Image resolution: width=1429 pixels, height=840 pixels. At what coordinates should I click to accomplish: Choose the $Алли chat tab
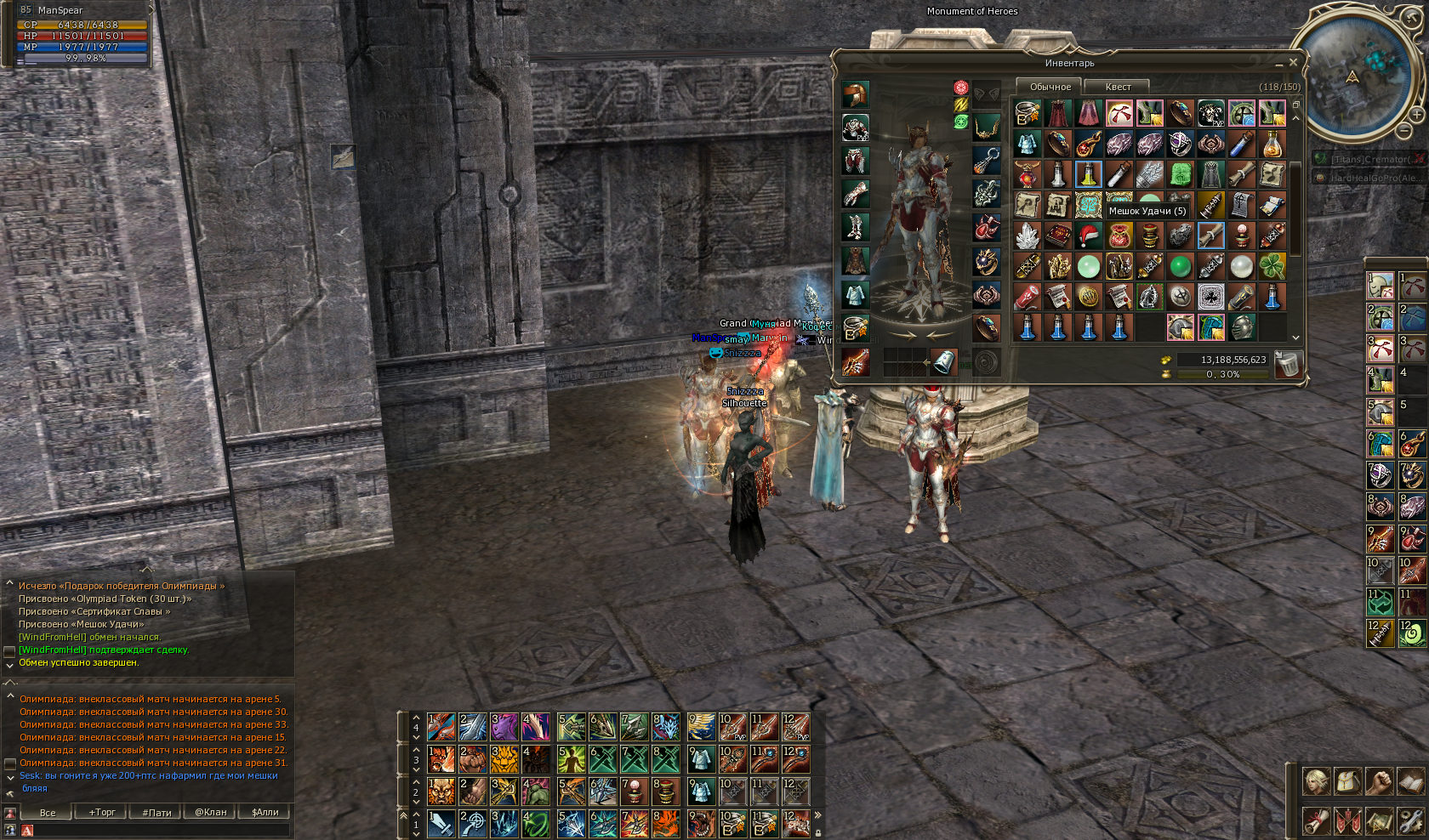click(x=265, y=812)
